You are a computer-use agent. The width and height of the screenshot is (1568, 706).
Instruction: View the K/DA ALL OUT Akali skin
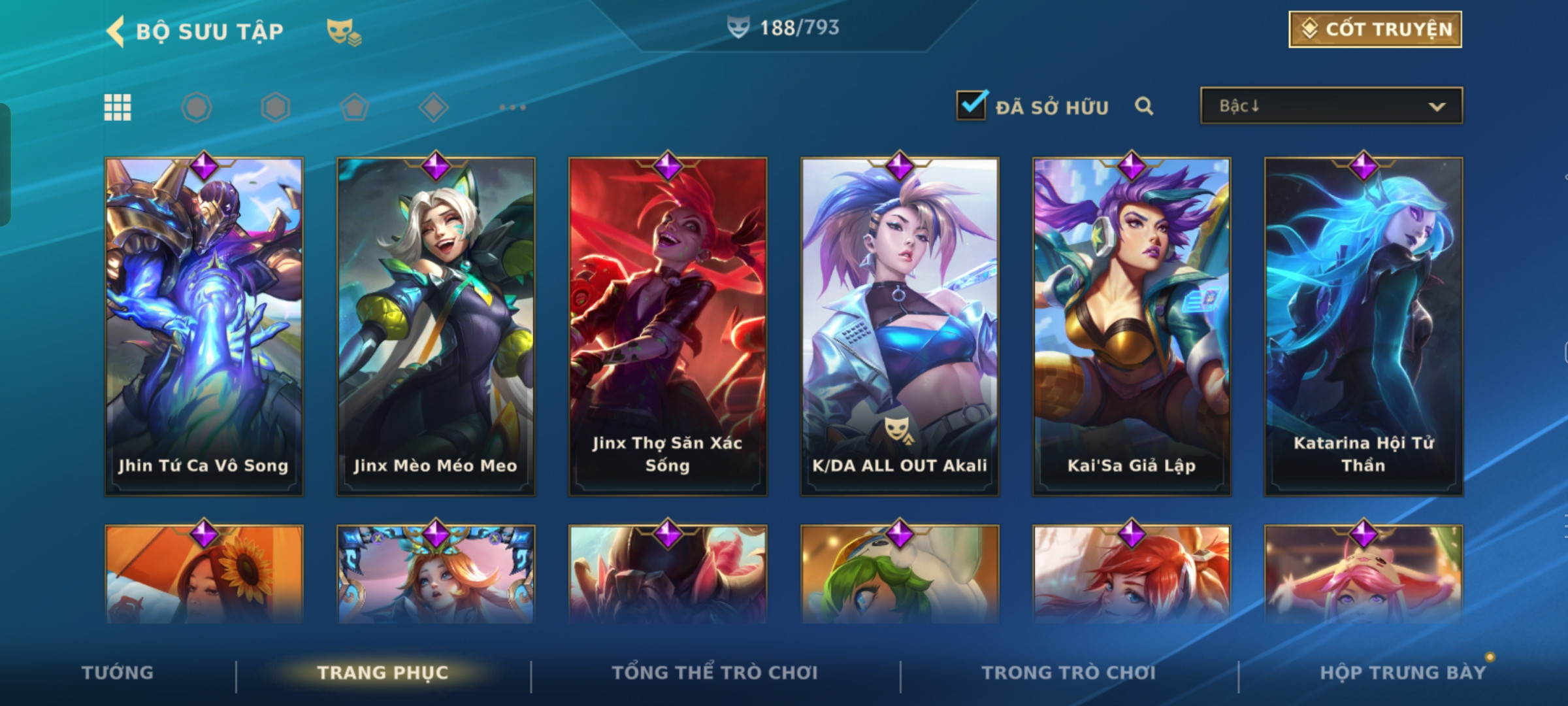tap(900, 327)
